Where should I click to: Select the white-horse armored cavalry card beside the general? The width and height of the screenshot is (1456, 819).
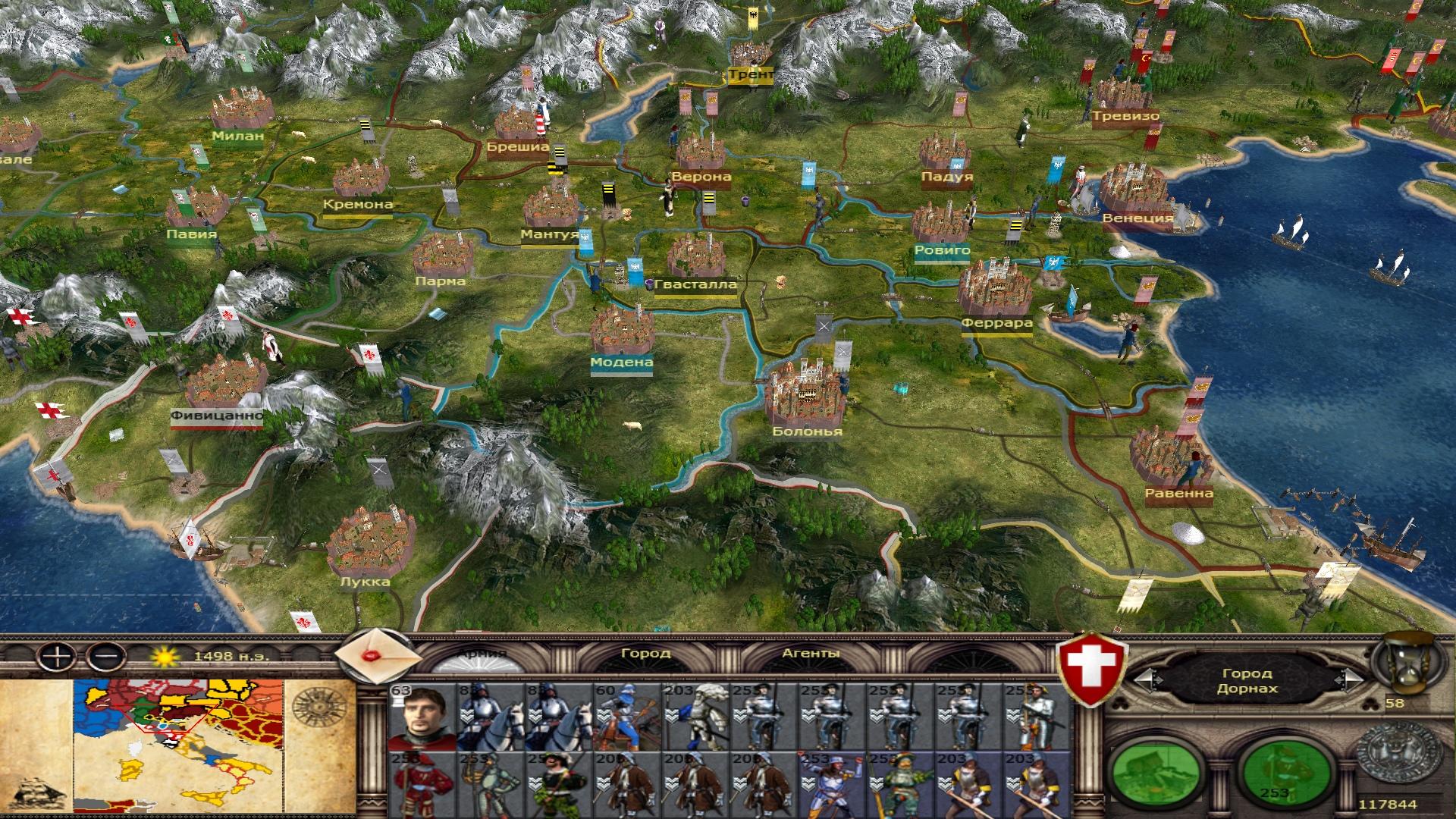coord(490,717)
